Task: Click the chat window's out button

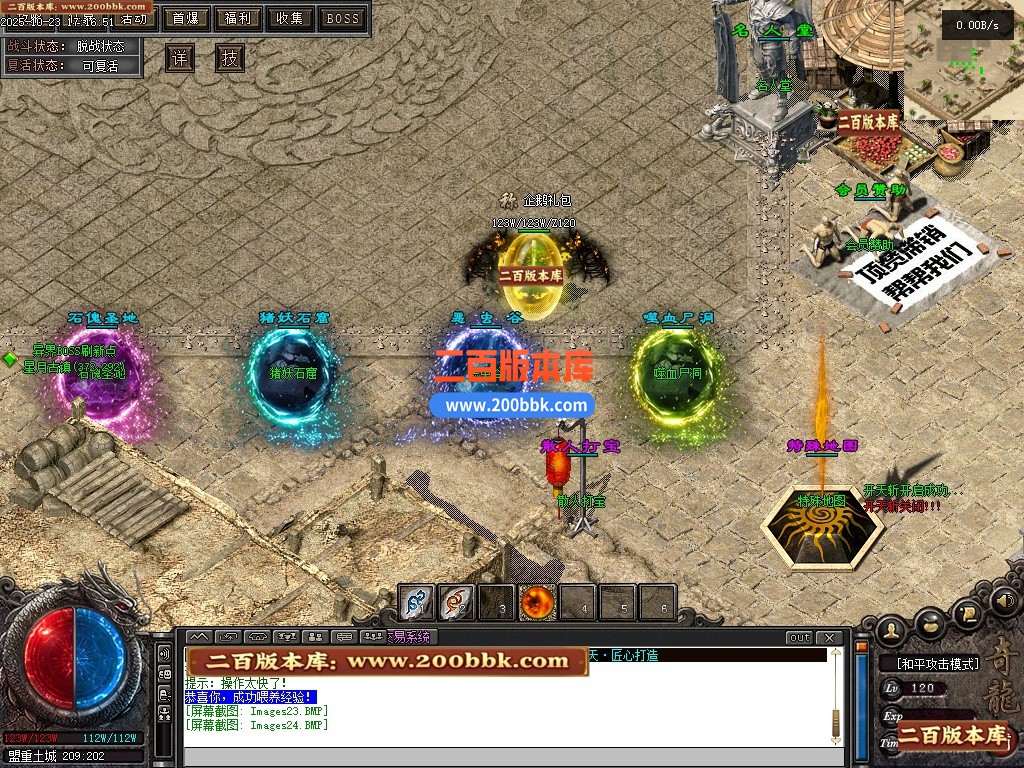Action: coord(799,637)
